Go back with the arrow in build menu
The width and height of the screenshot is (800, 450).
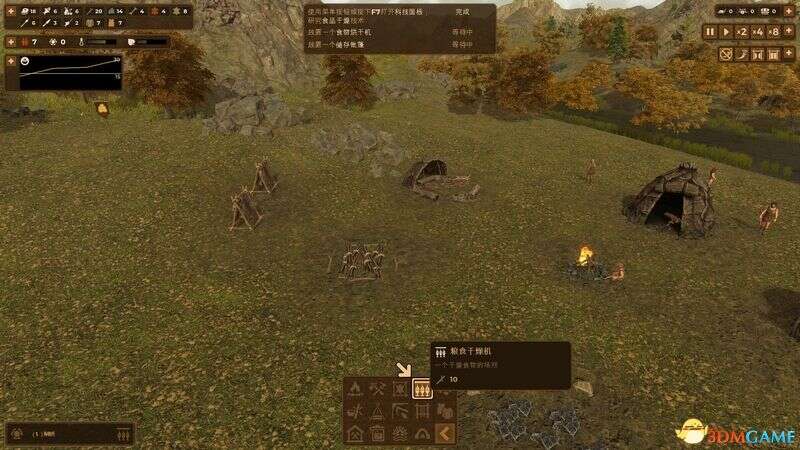click(445, 433)
